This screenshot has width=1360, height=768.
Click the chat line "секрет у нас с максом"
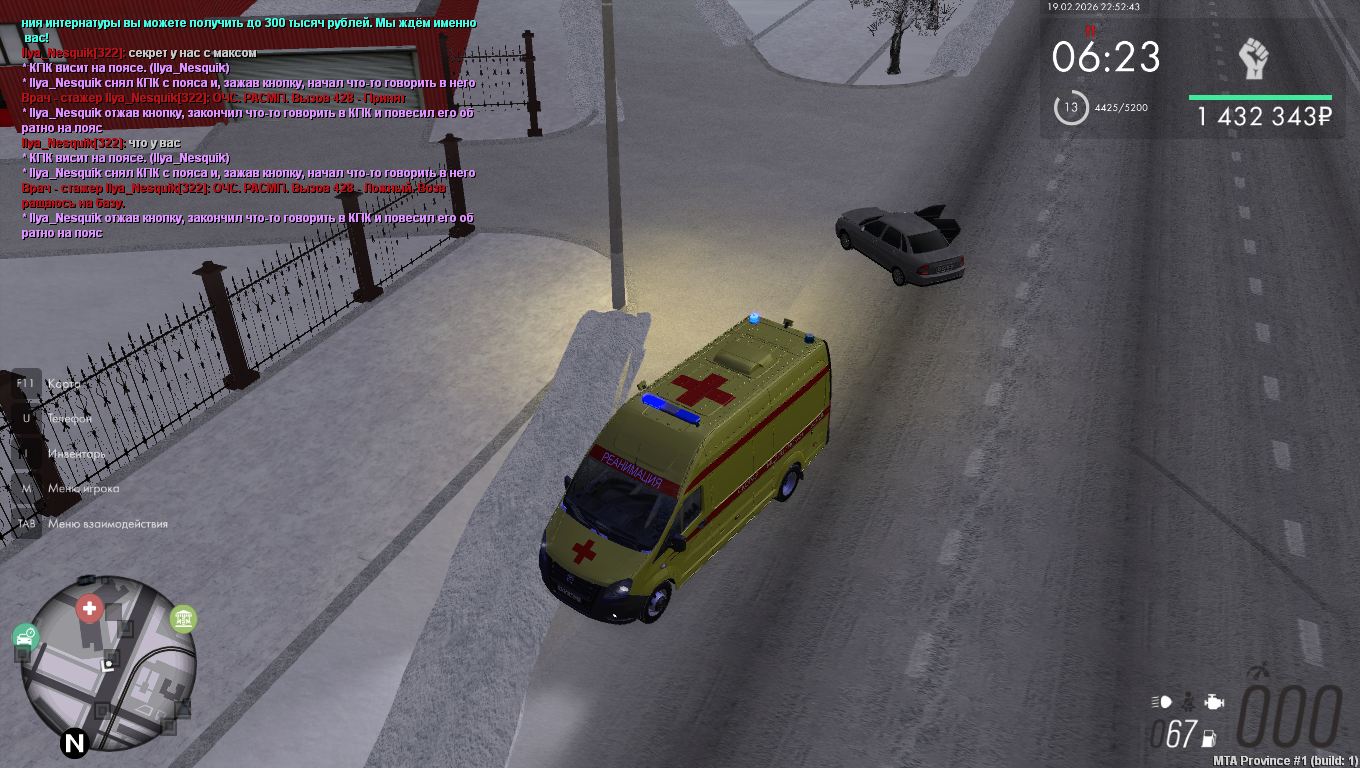tap(192, 52)
